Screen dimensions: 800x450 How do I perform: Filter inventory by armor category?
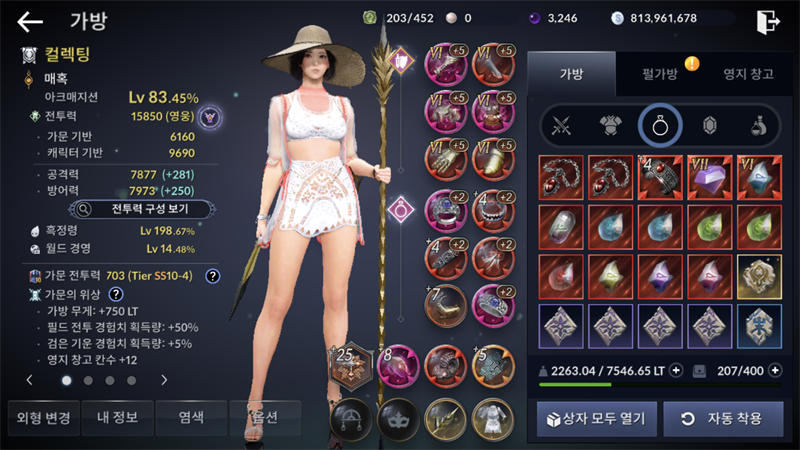tap(611, 125)
